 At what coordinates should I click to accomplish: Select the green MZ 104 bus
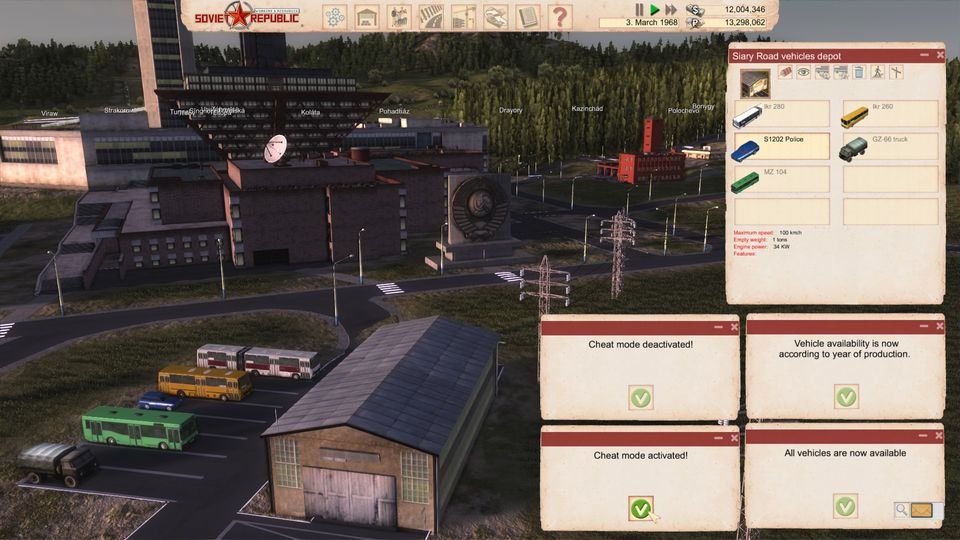(x=782, y=180)
